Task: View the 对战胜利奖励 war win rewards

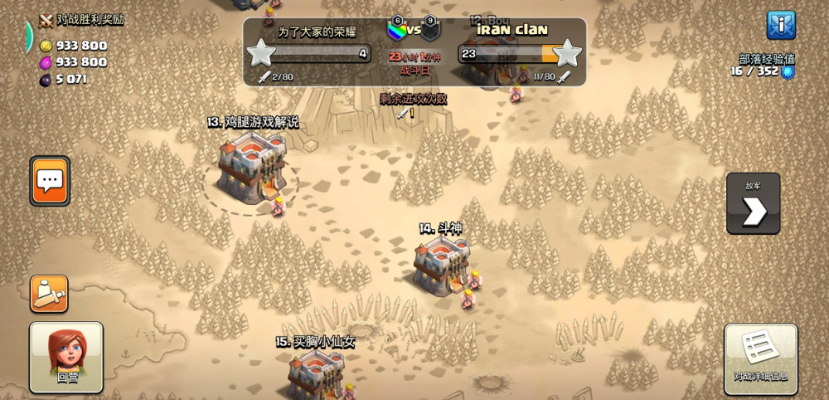Action: tap(80, 19)
